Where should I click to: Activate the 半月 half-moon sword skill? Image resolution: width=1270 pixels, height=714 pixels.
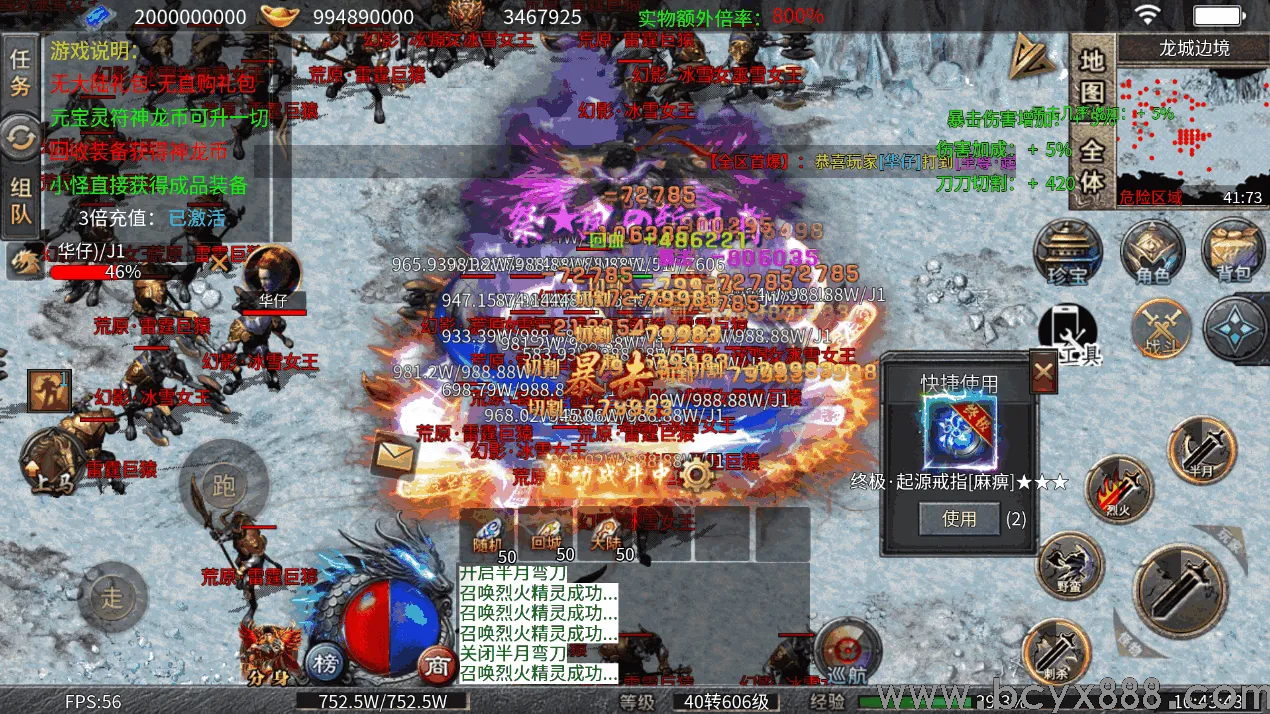(1201, 450)
